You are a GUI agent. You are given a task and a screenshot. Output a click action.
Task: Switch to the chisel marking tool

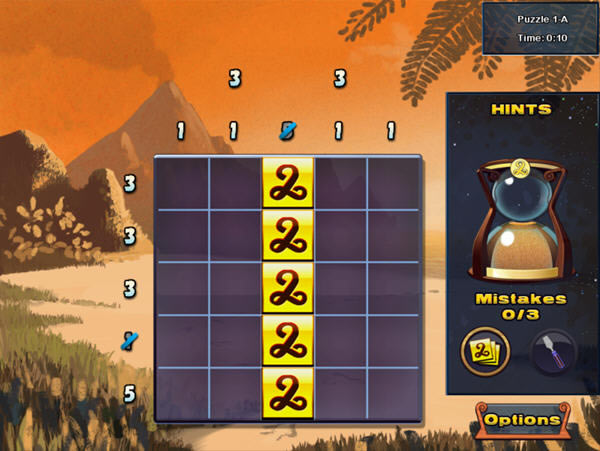(553, 352)
